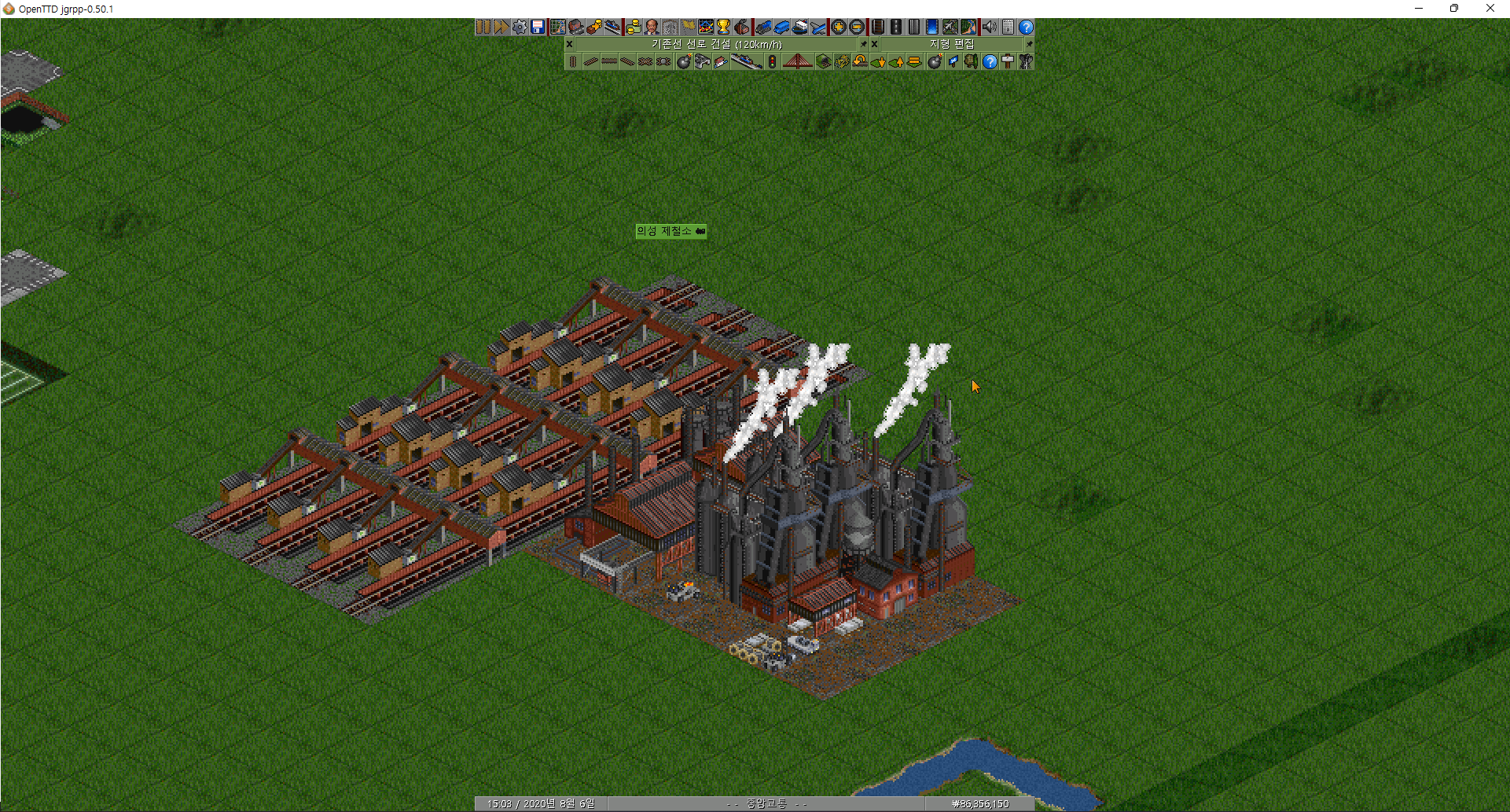The height and width of the screenshot is (812, 1510).
Task: Select the plant trees tool
Action: click(971, 61)
